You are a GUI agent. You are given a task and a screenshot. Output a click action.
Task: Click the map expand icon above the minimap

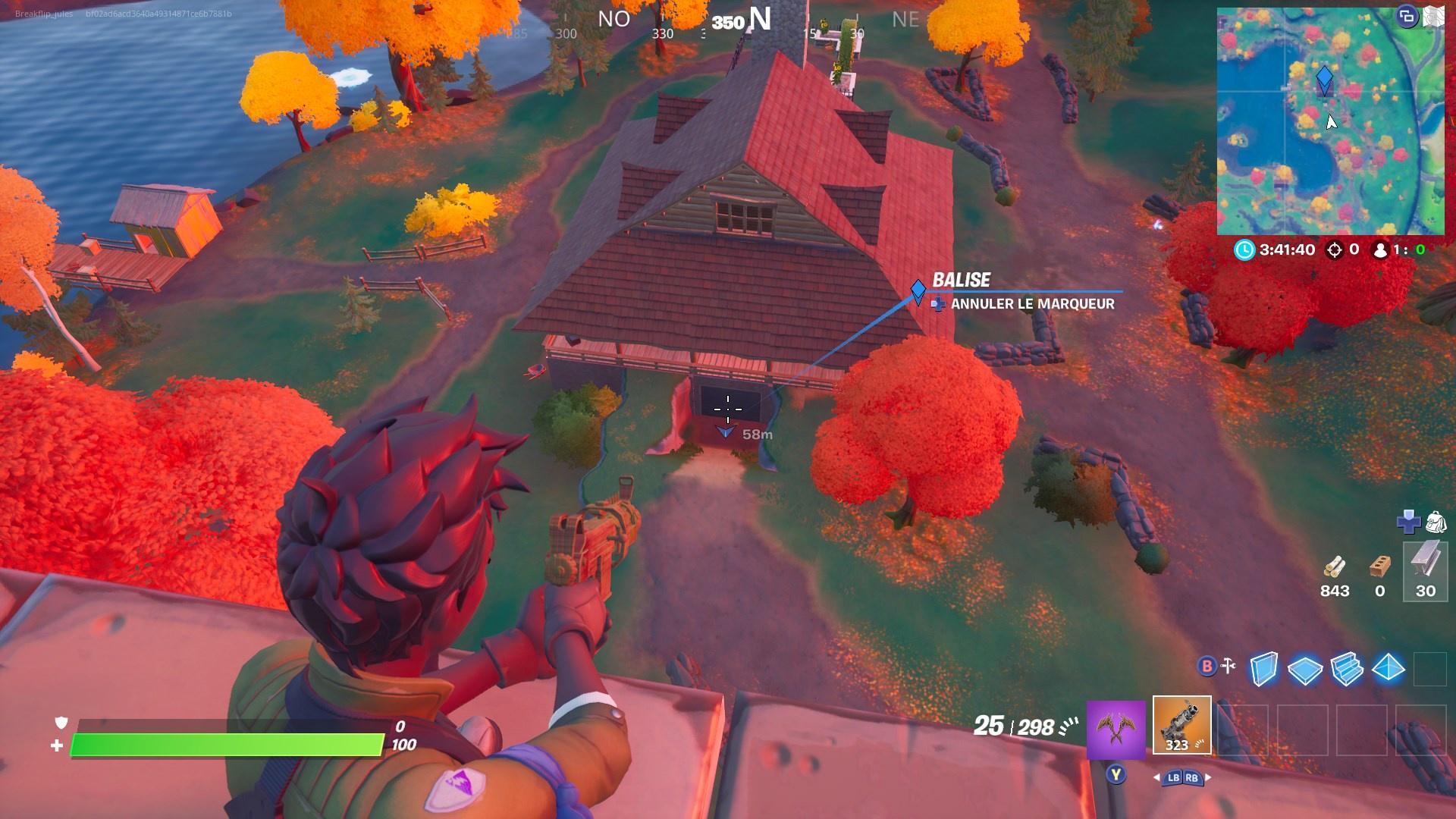(x=1433, y=17)
